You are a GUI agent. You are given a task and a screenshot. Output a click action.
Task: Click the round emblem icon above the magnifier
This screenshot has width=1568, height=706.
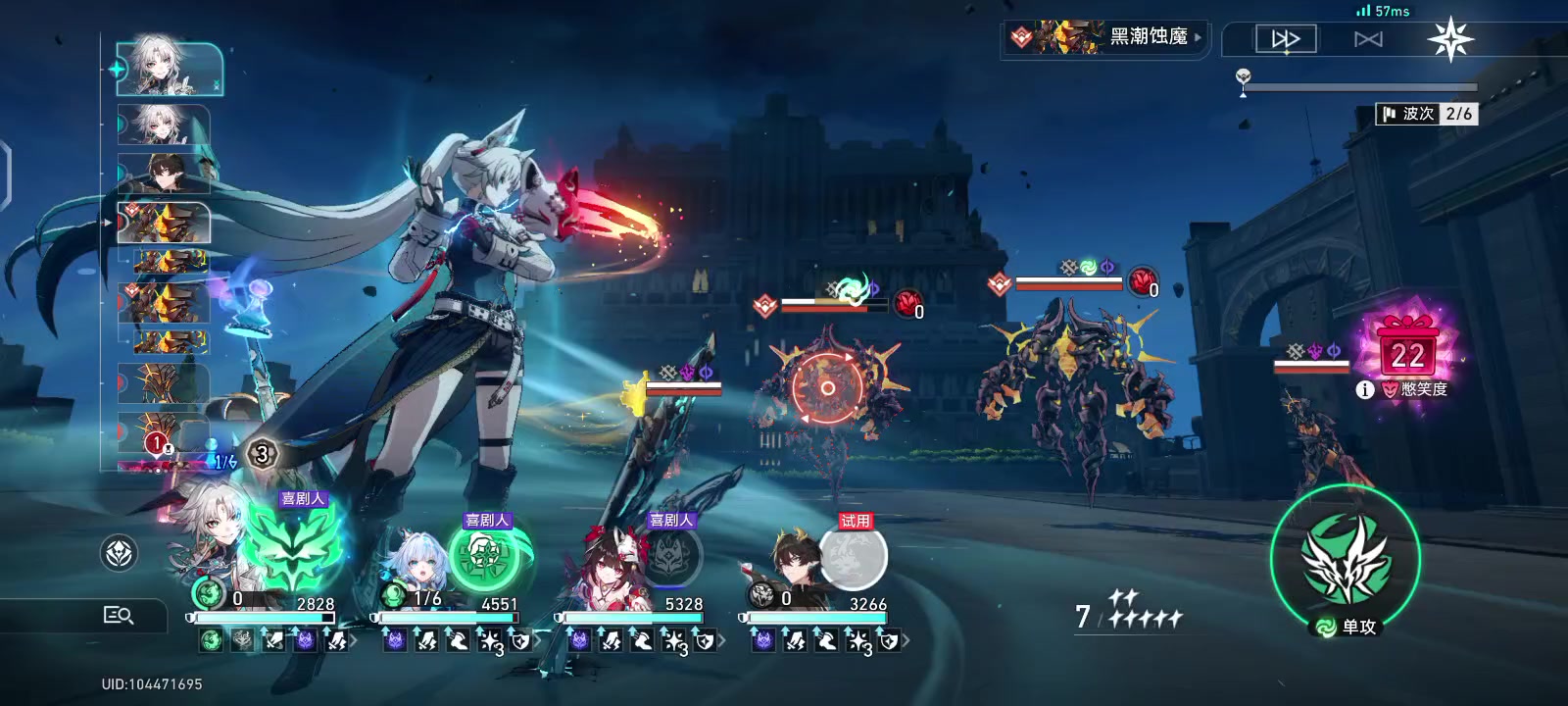click(120, 553)
